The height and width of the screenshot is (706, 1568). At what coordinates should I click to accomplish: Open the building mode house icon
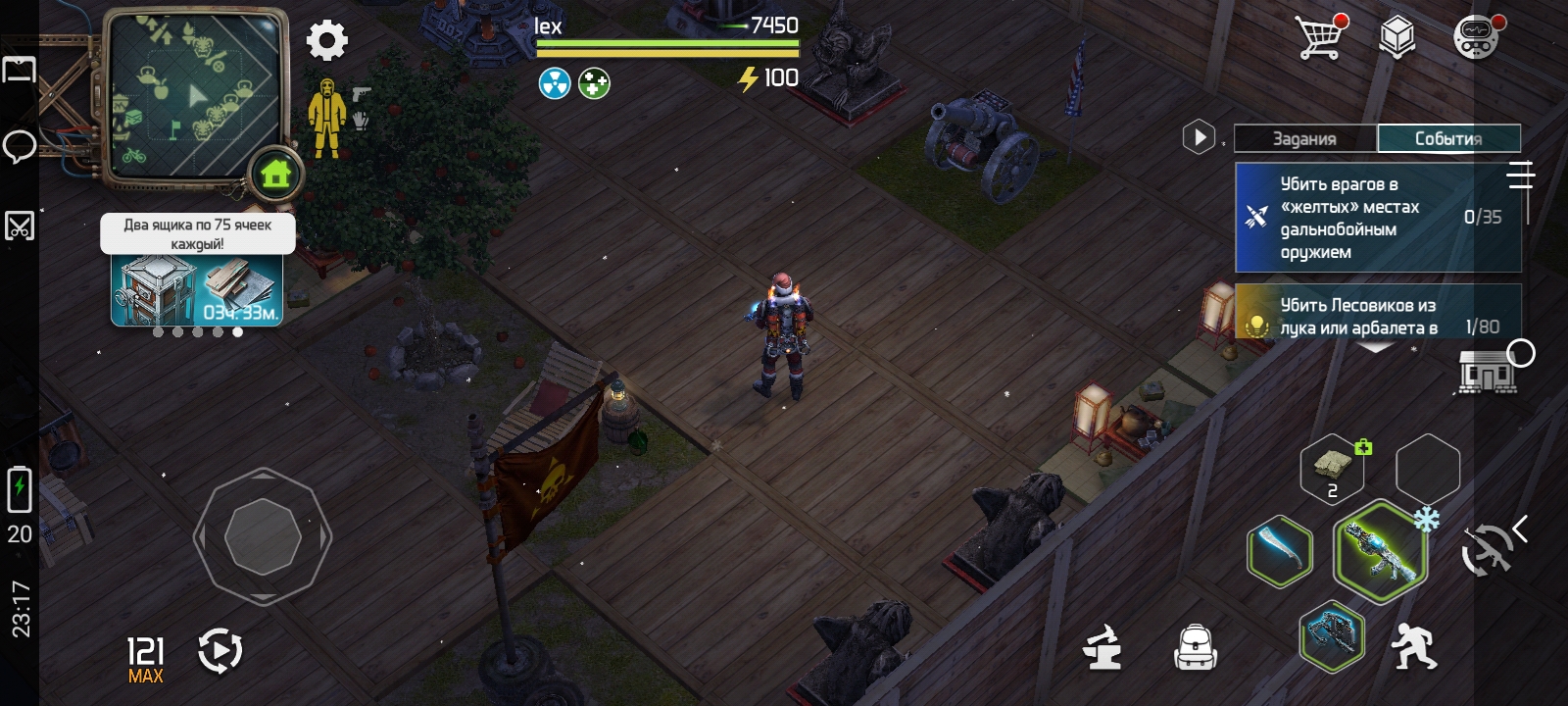click(1487, 373)
